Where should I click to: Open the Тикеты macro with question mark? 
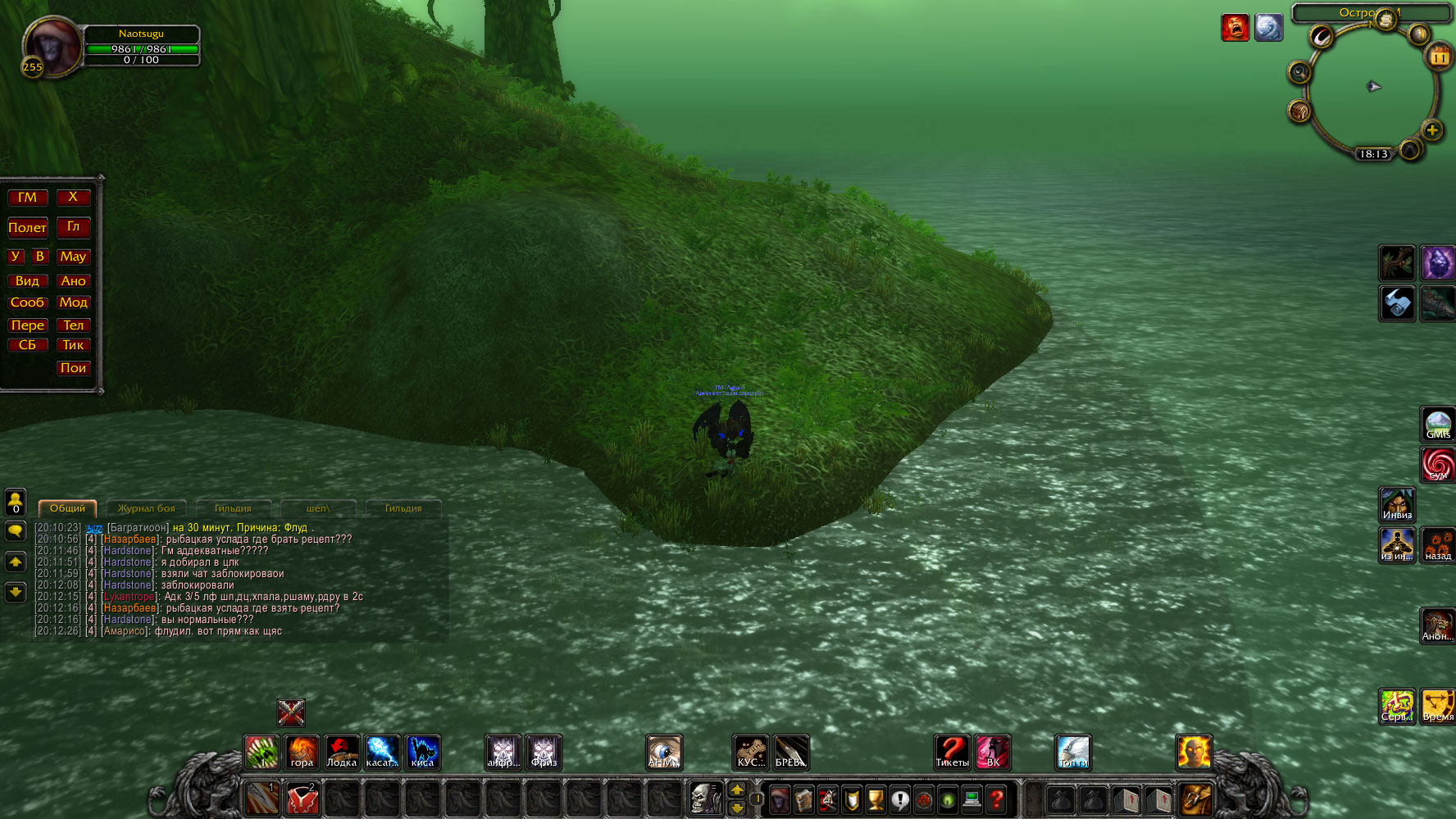(952, 752)
